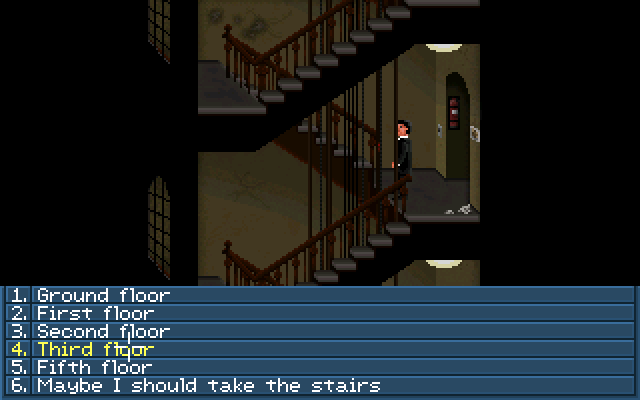Choose Fifth floor as destination
Viewport: 640px width, 400px height.
point(95,367)
